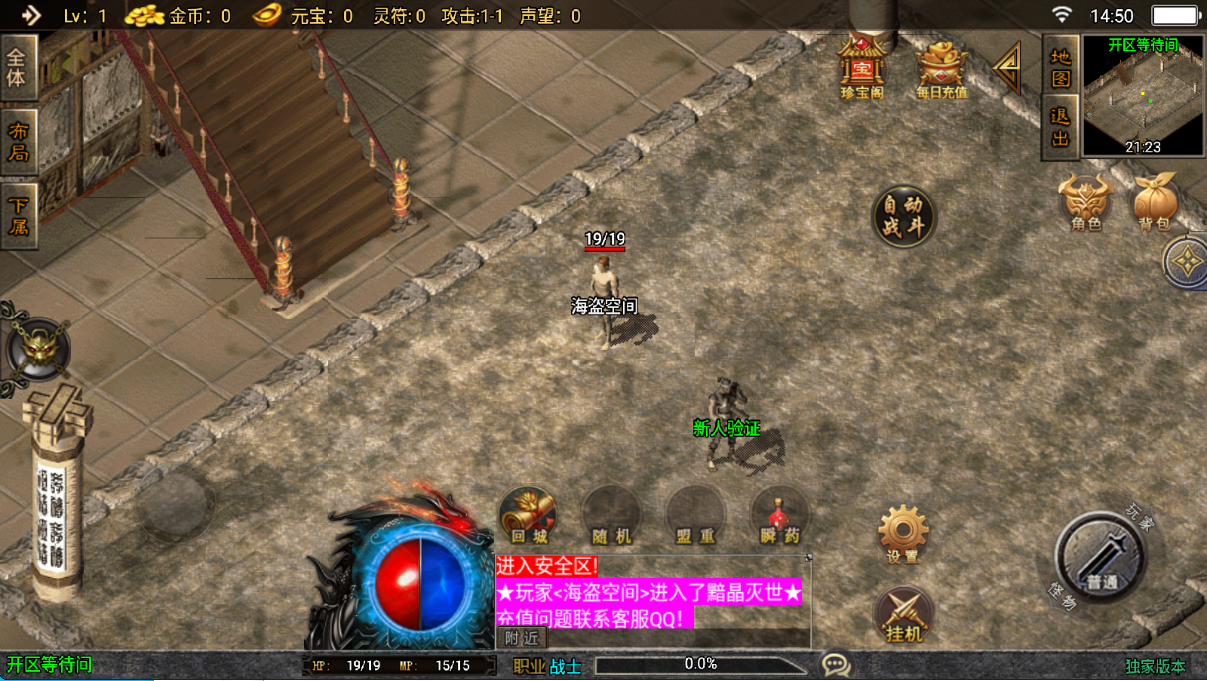
Task: Open the 背包 backpack
Action: (x=1155, y=202)
